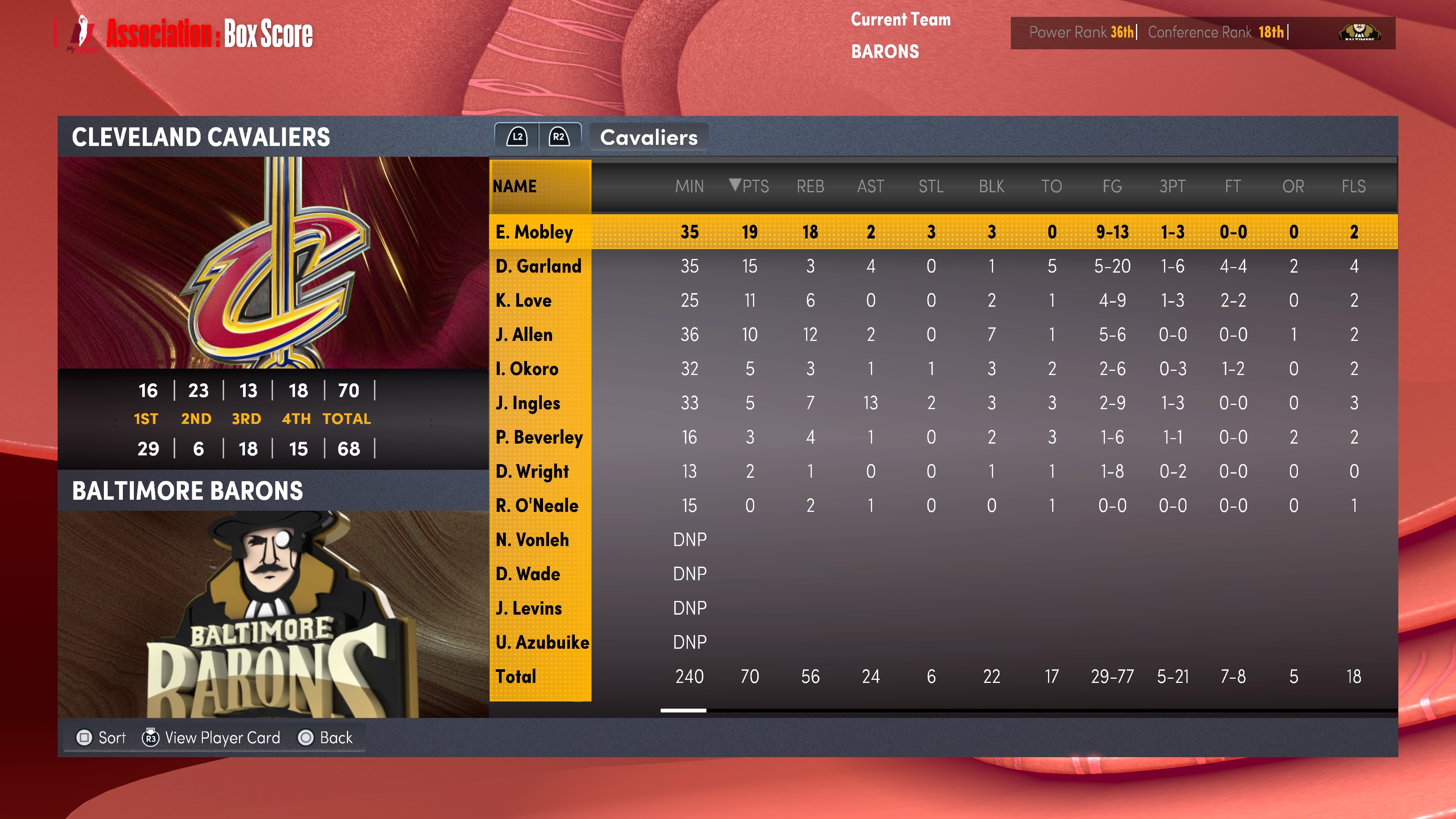Image resolution: width=1456 pixels, height=819 pixels.
Task: Select R. O'Neale in the table
Action: tap(537, 505)
